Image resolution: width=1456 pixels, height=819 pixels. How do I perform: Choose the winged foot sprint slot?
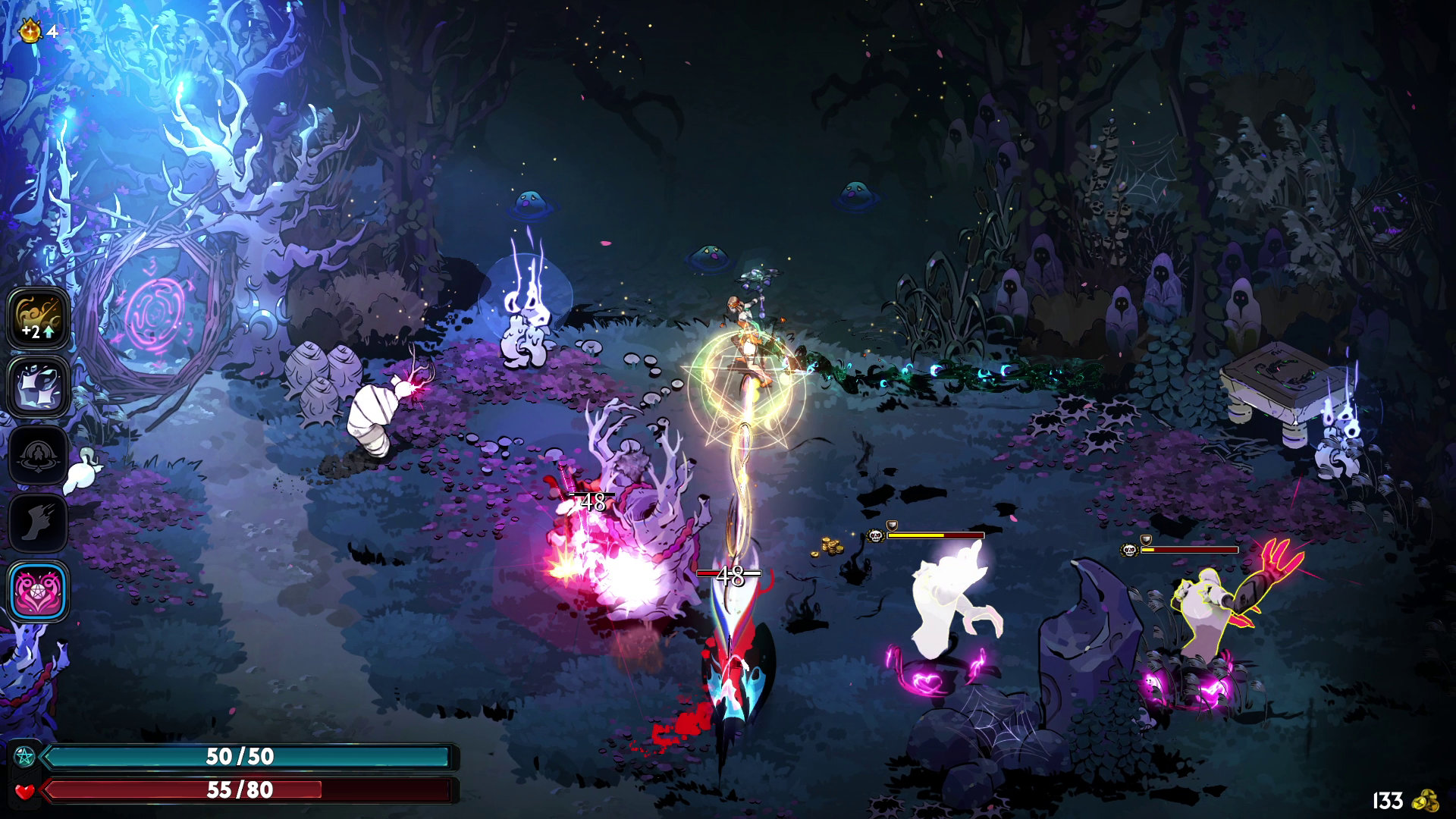point(38,522)
